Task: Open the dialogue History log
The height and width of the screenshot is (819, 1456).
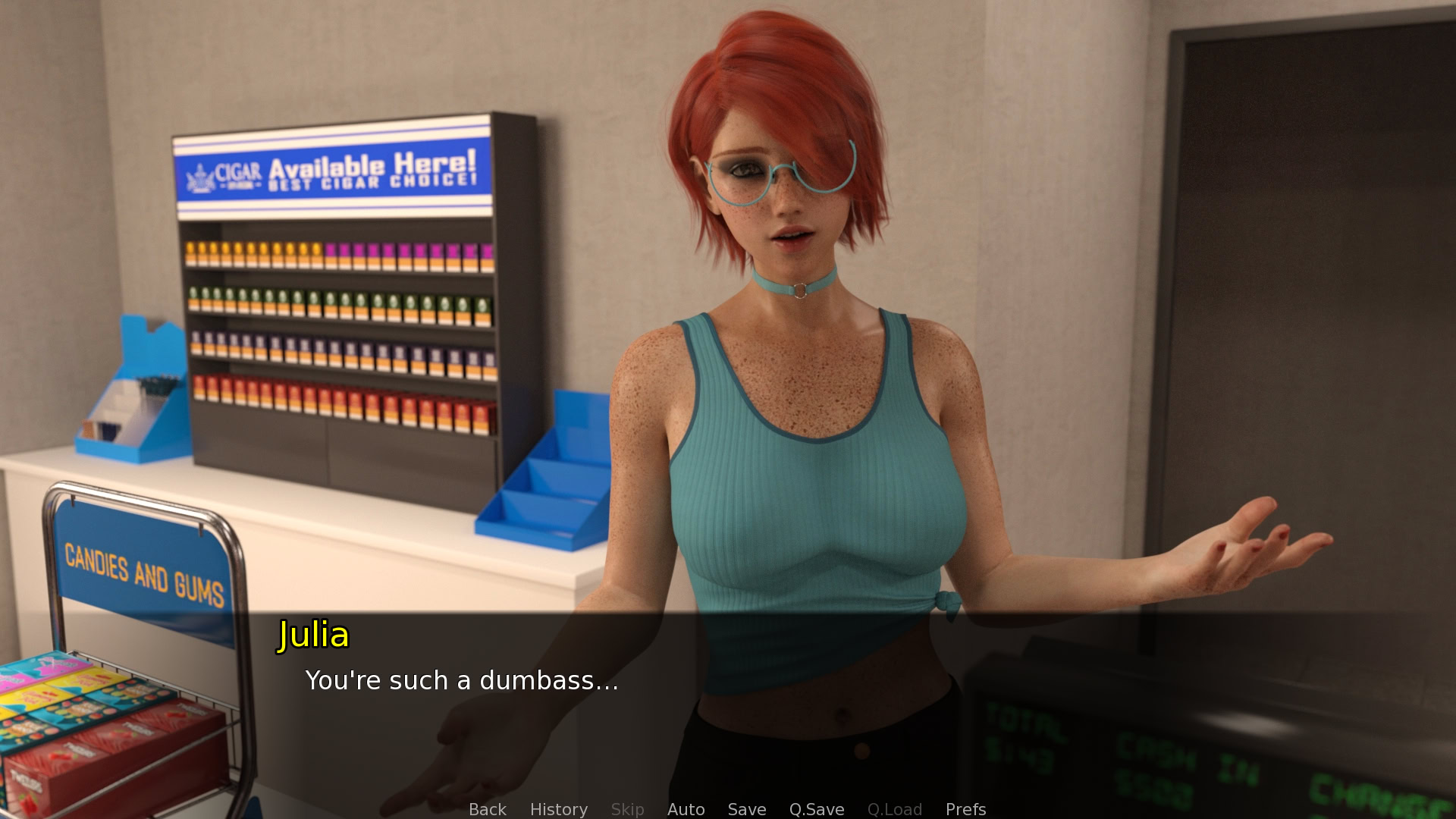Action: point(558,809)
